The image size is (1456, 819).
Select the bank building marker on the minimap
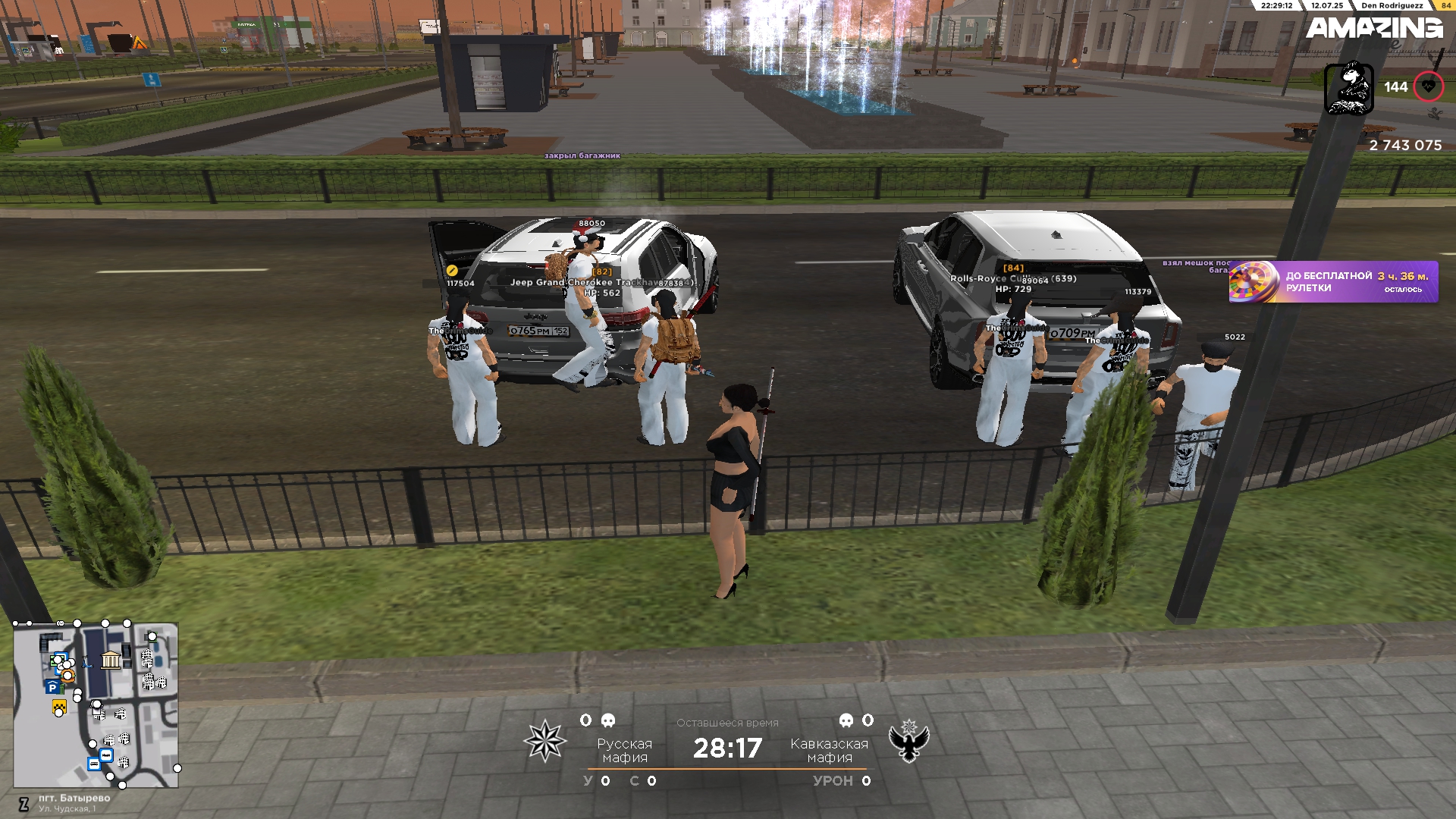click(111, 660)
